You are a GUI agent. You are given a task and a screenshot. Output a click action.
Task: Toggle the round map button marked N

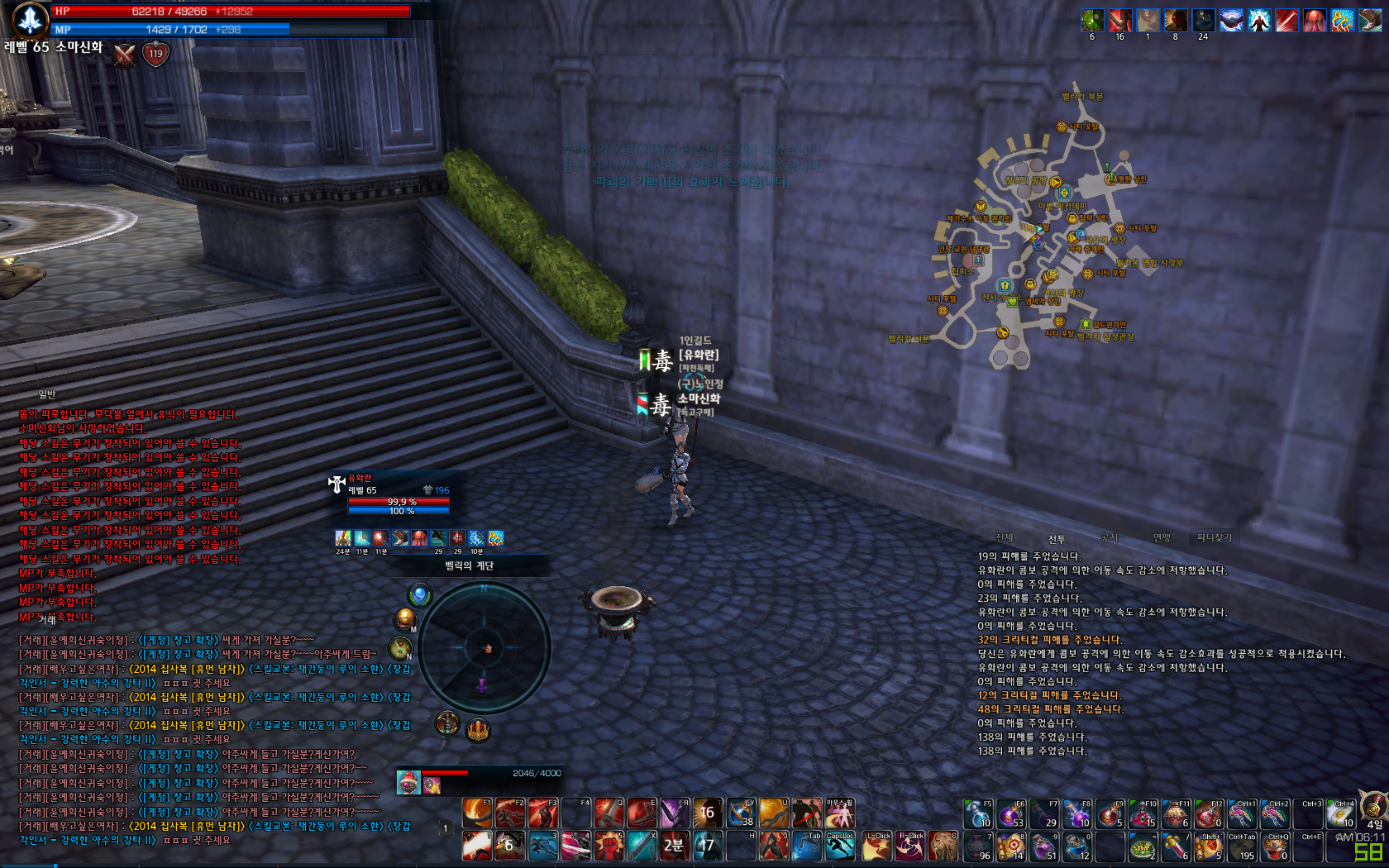(x=400, y=649)
